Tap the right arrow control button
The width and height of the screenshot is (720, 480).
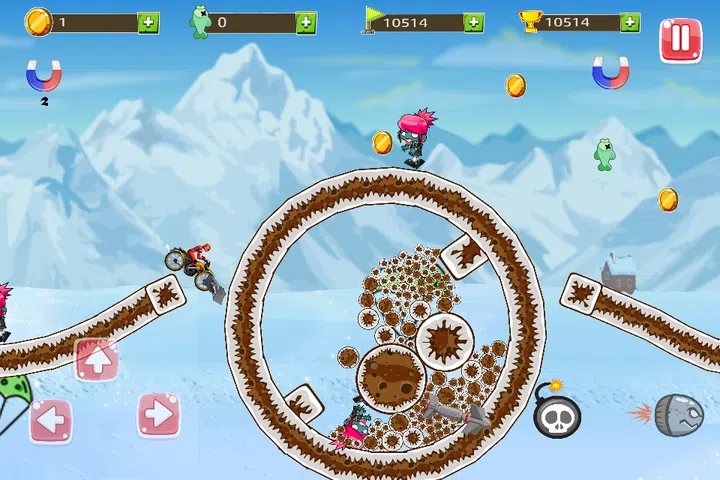click(x=158, y=415)
